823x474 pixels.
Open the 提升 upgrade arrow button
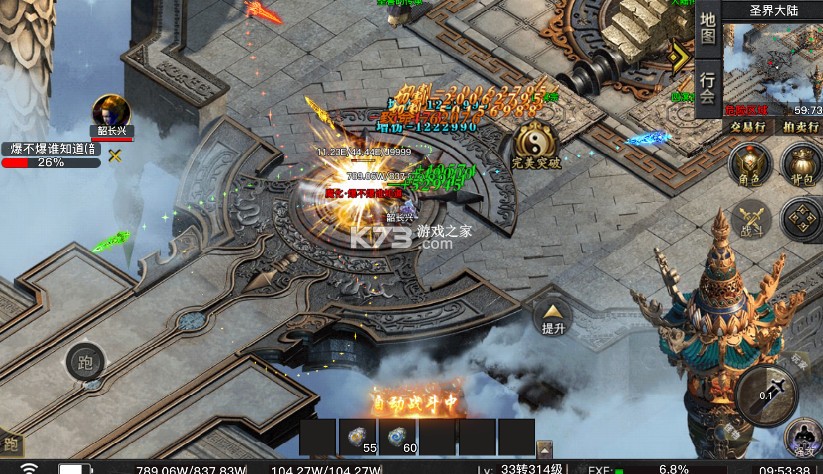point(553,315)
